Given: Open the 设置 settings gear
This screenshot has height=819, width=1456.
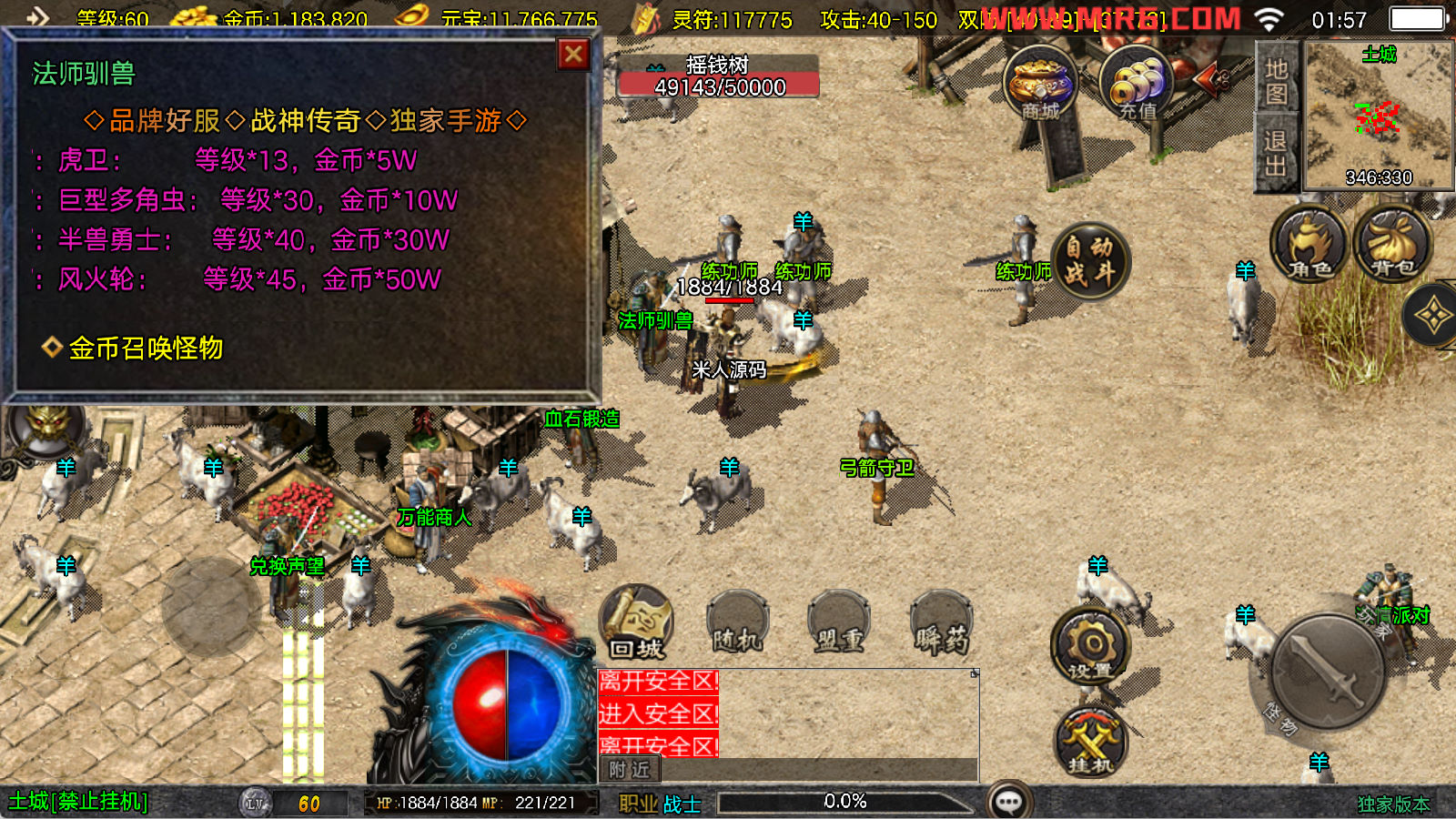Looking at the screenshot, I should [x=1090, y=648].
